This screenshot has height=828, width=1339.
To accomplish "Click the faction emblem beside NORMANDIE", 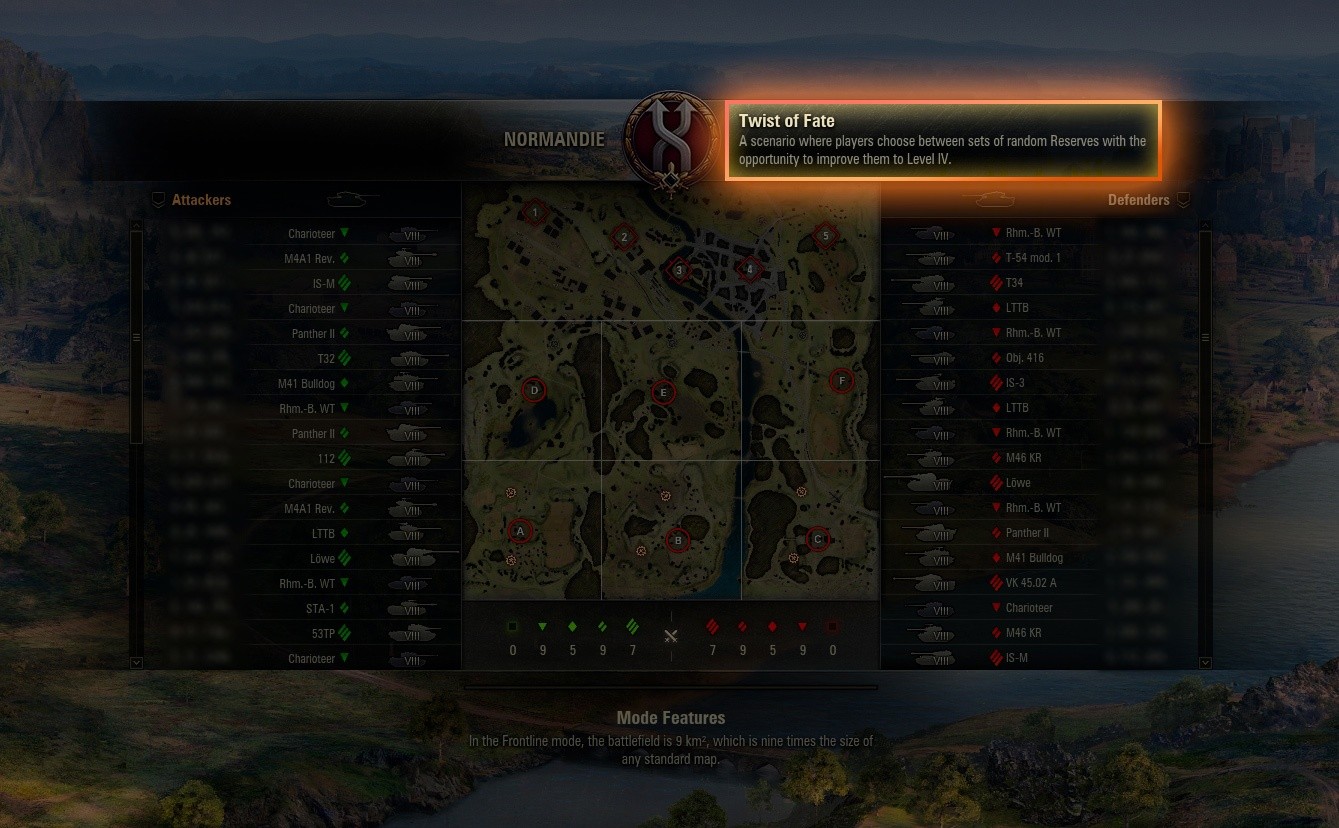I will [669, 140].
